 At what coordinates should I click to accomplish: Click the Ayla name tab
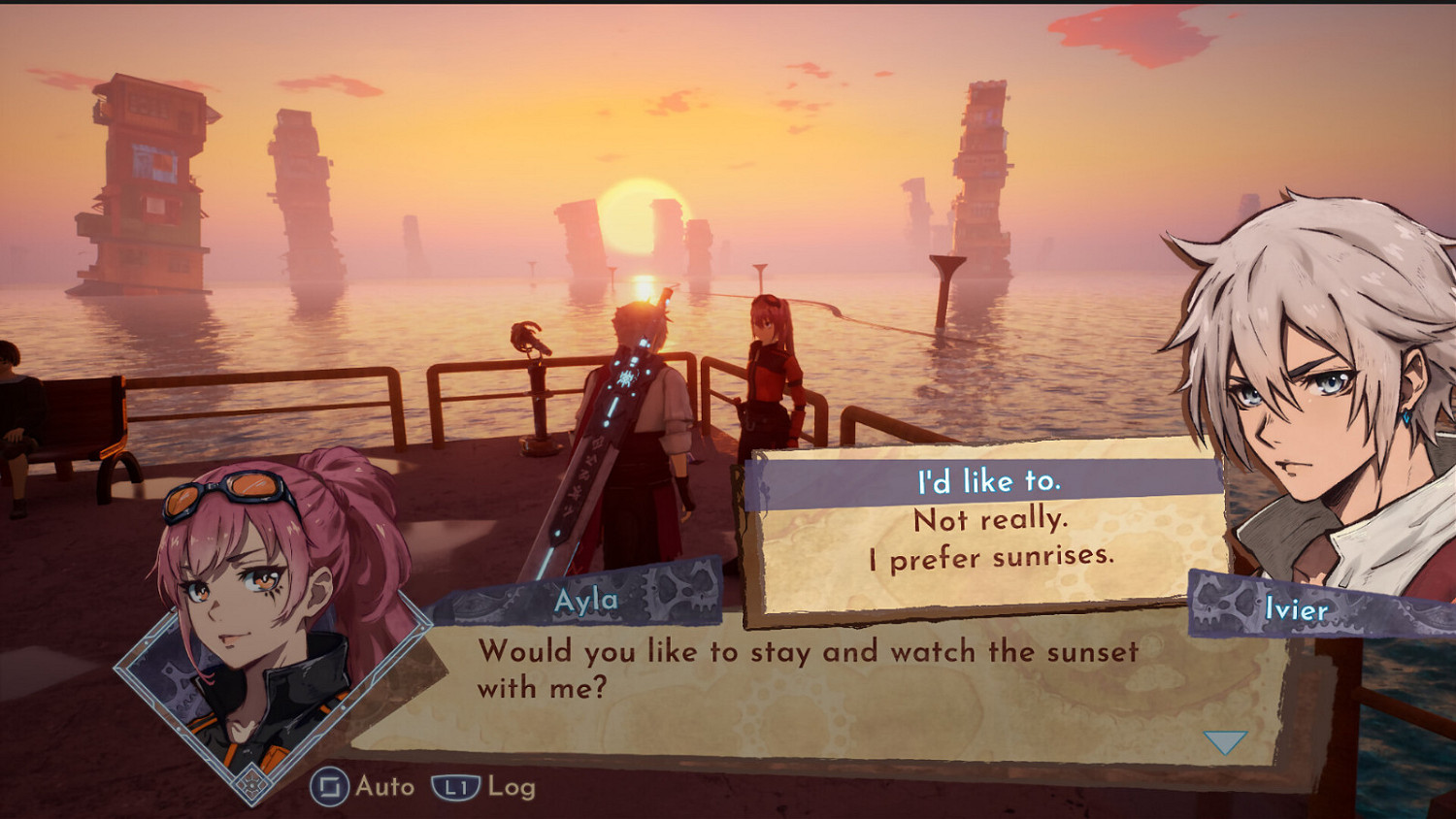point(589,600)
